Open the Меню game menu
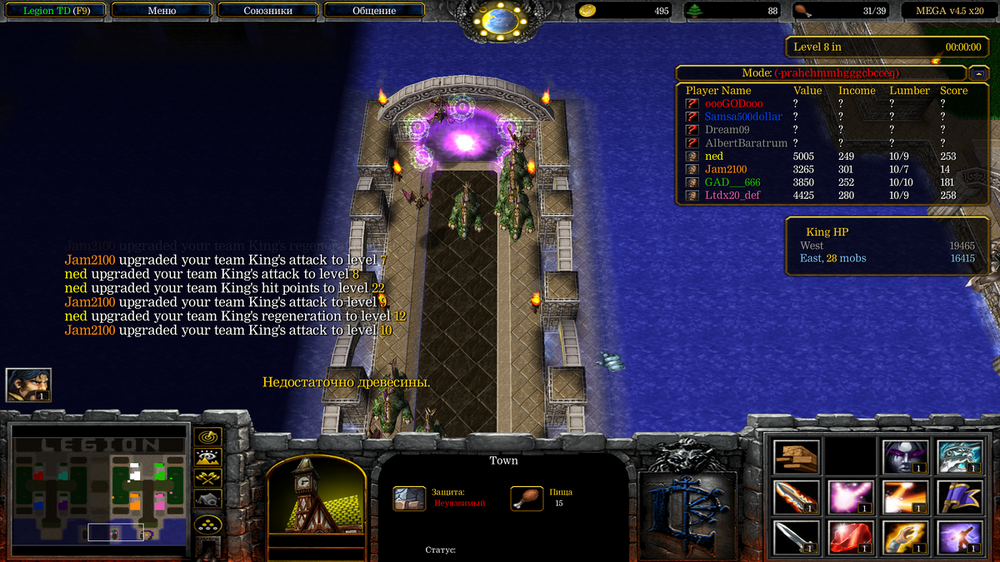 161,11
